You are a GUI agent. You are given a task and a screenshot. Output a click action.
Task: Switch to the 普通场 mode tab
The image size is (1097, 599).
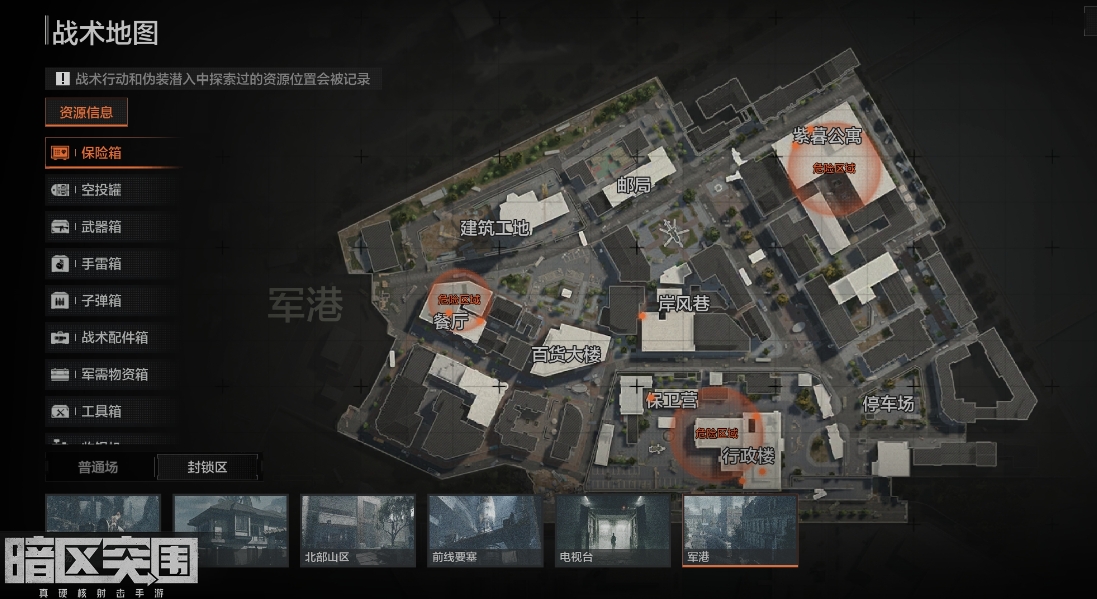pos(98,467)
